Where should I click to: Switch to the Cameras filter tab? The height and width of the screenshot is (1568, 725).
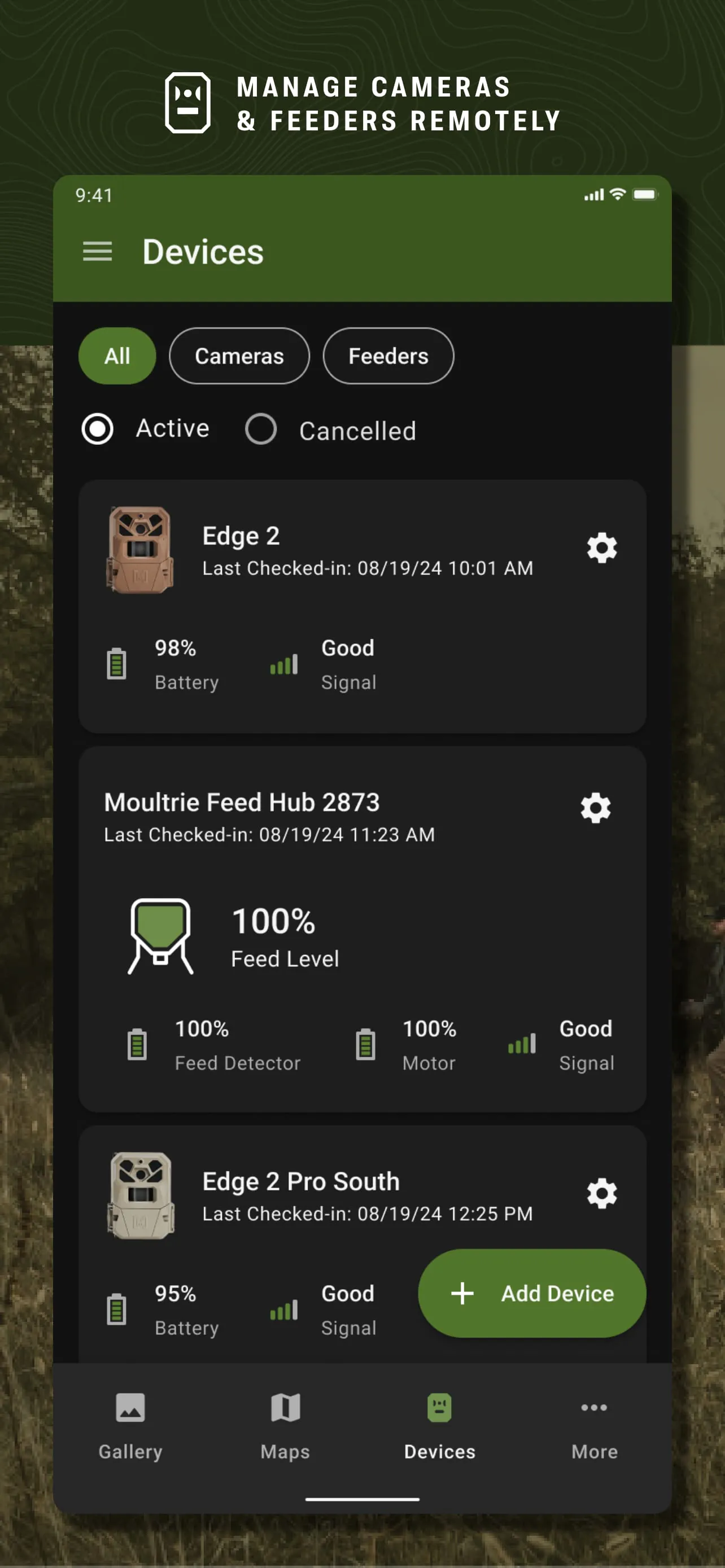click(239, 356)
